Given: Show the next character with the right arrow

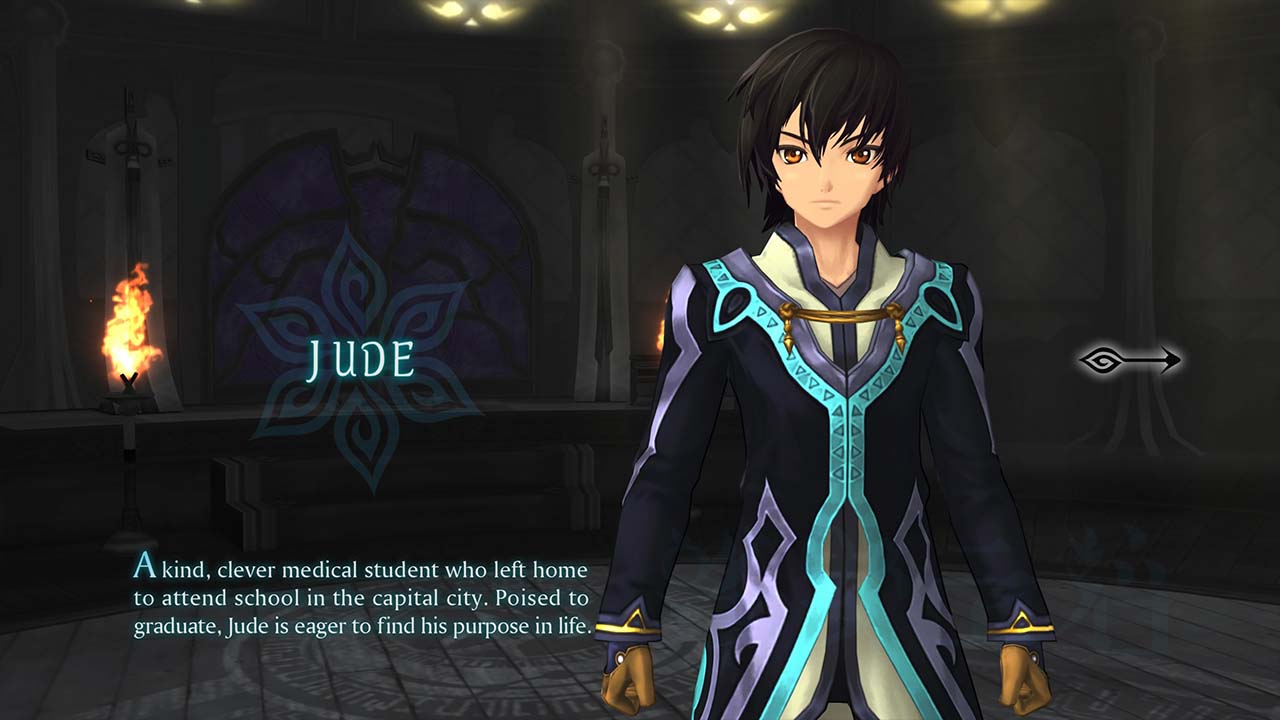Looking at the screenshot, I should click(x=1130, y=361).
